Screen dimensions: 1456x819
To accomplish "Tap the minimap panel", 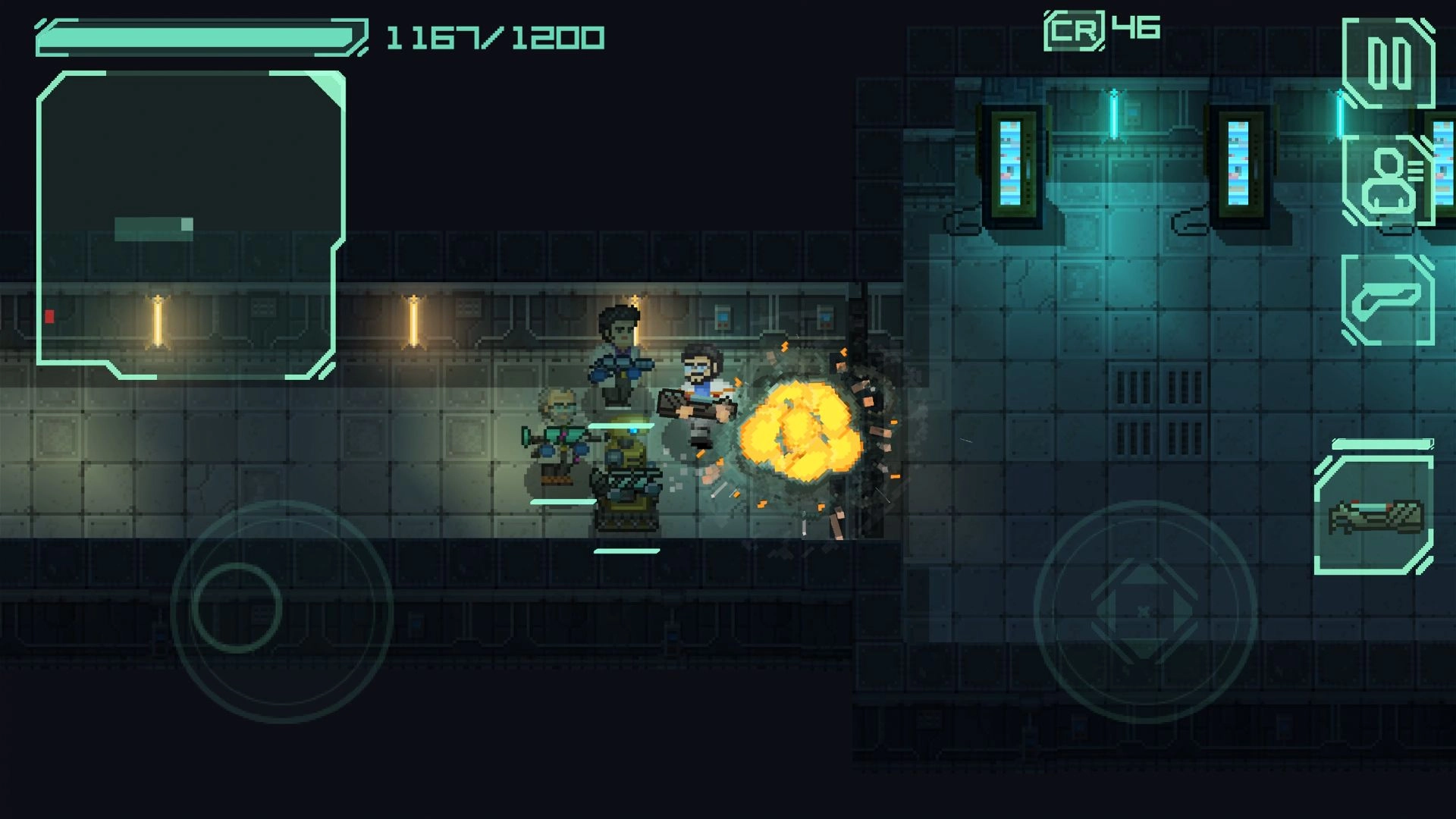I will coord(190,225).
